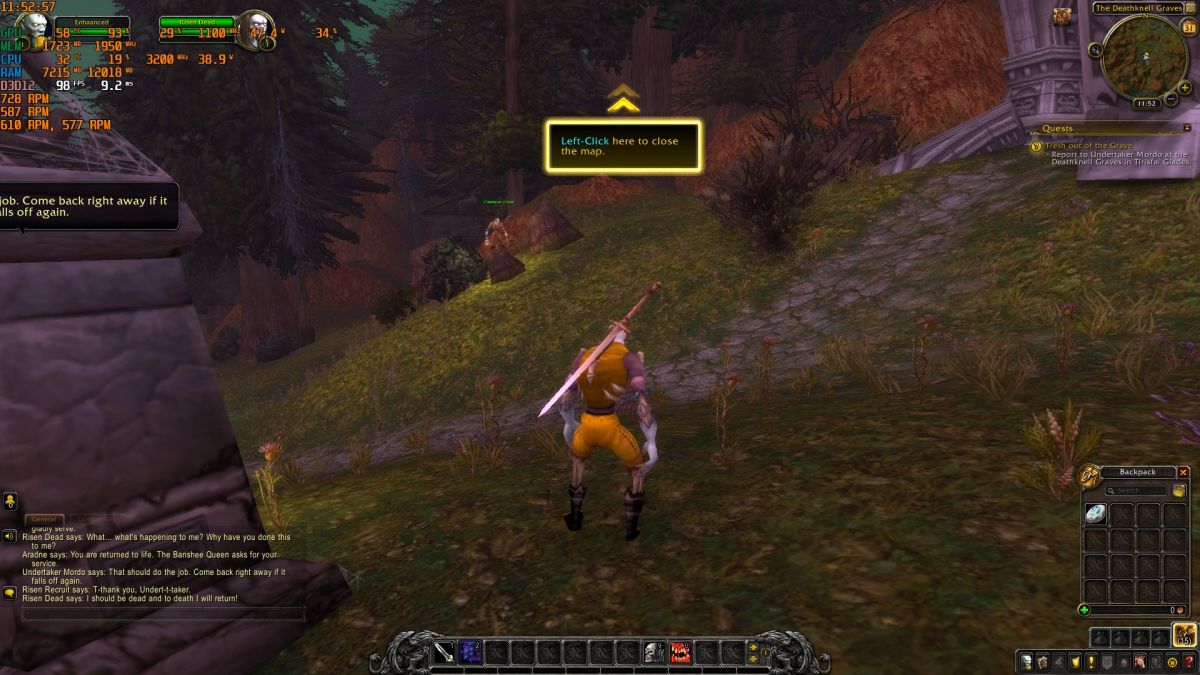Open the character info micro button
Viewport: 1200px width, 675px height.
pyautogui.click(x=1026, y=662)
